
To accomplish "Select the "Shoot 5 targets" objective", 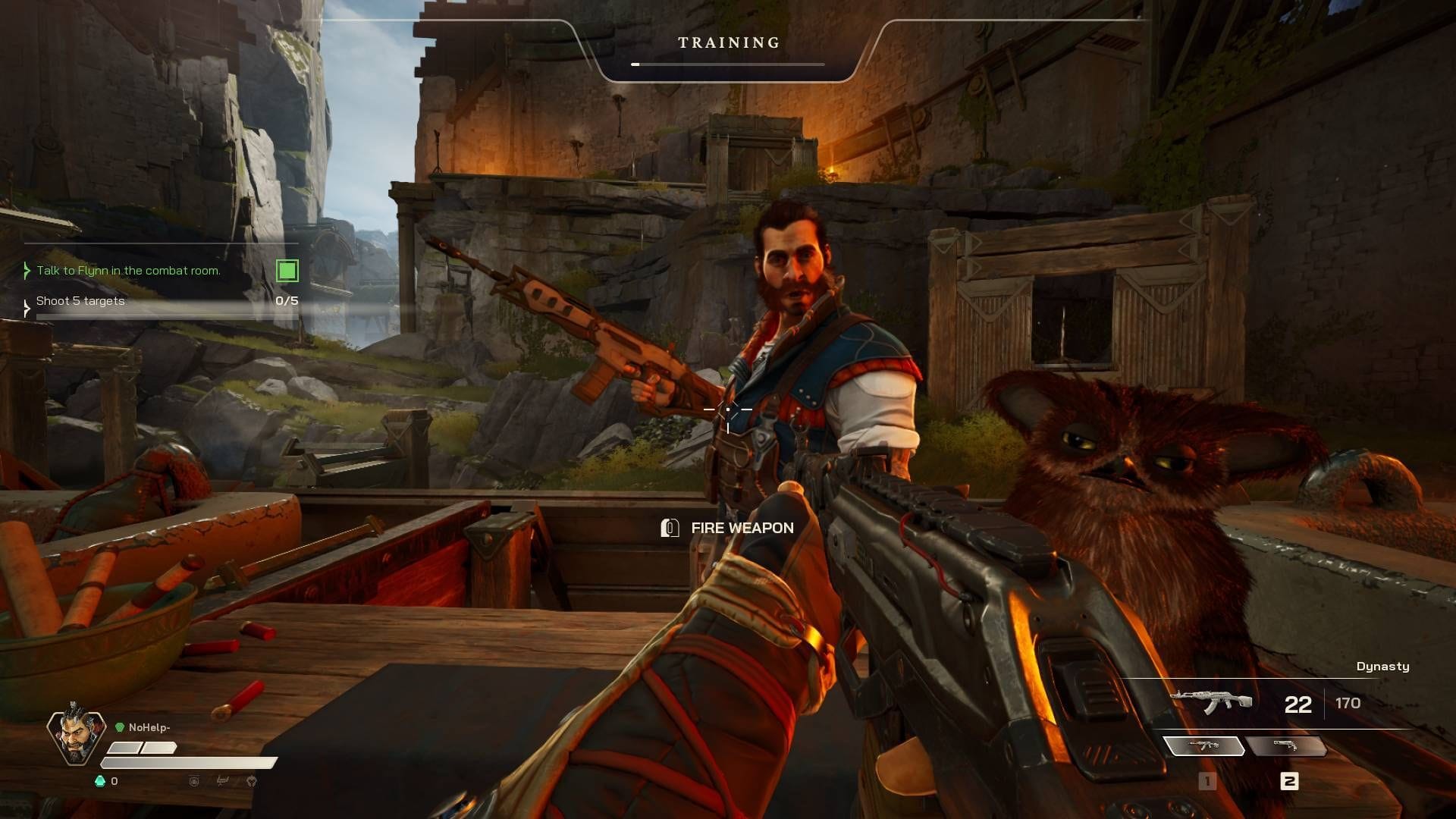I will click(x=80, y=301).
